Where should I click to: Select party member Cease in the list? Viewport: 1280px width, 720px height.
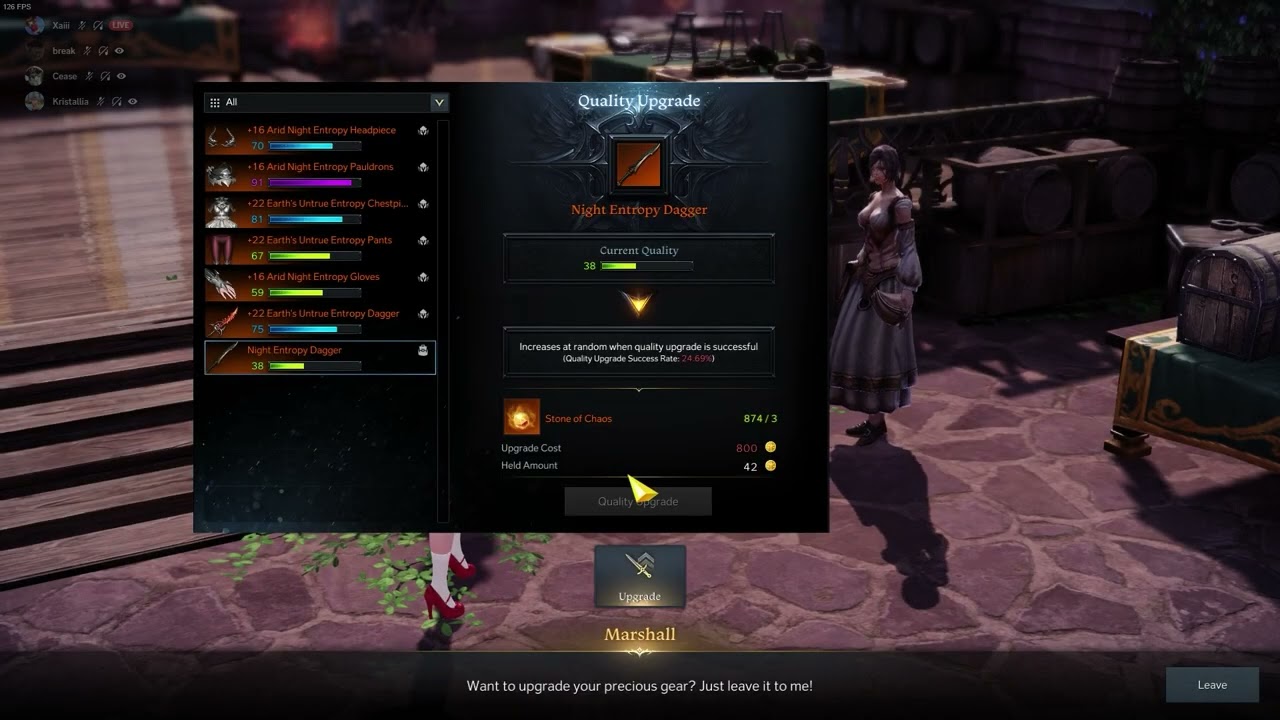click(x=64, y=76)
